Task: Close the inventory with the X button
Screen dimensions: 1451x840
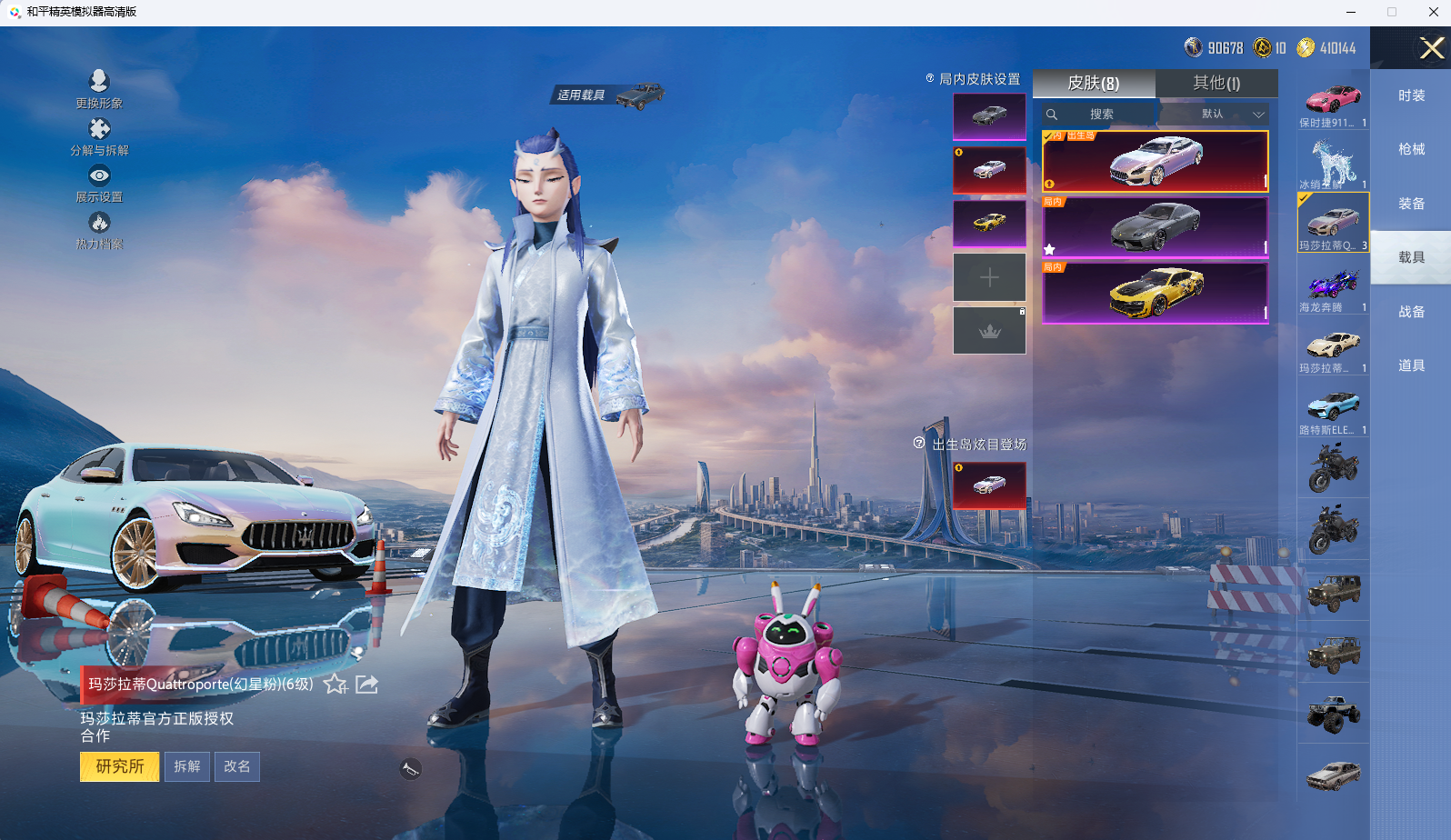Action: coord(1432,48)
